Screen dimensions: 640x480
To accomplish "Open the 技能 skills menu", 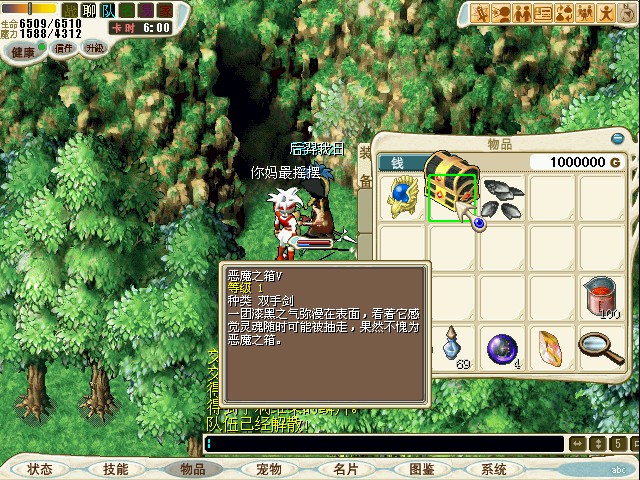I will pos(115,468).
